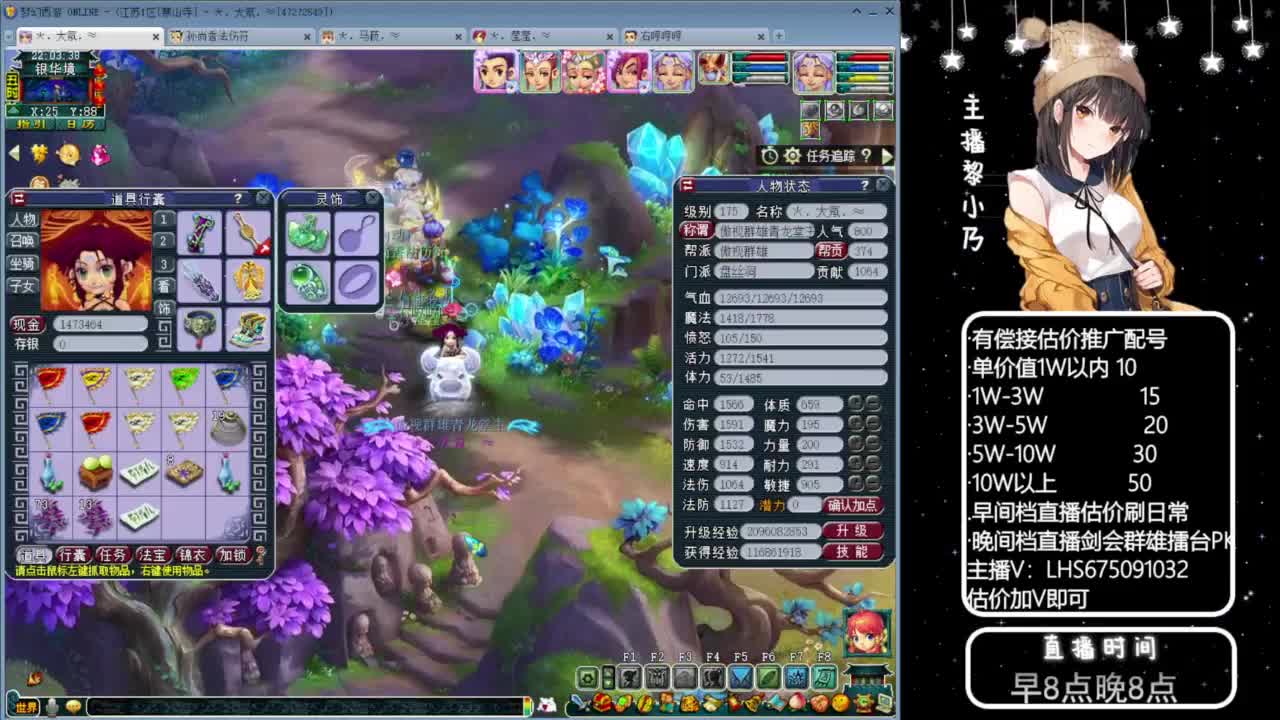Click the sword attack icon on bottom toolbar
The image size is (1280, 720).
click(579, 703)
